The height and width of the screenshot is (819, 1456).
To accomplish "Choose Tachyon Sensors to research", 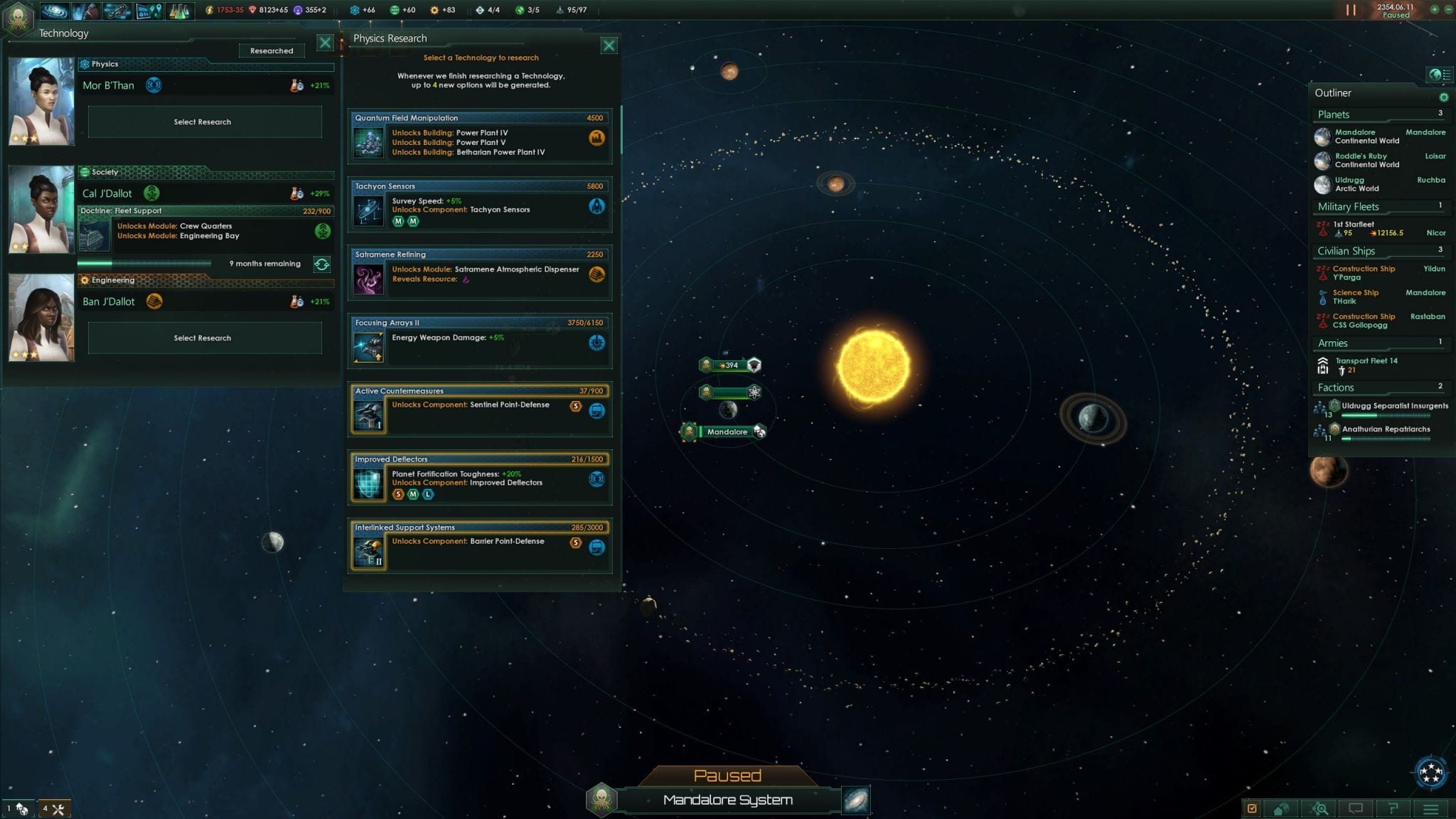I will coord(480,205).
